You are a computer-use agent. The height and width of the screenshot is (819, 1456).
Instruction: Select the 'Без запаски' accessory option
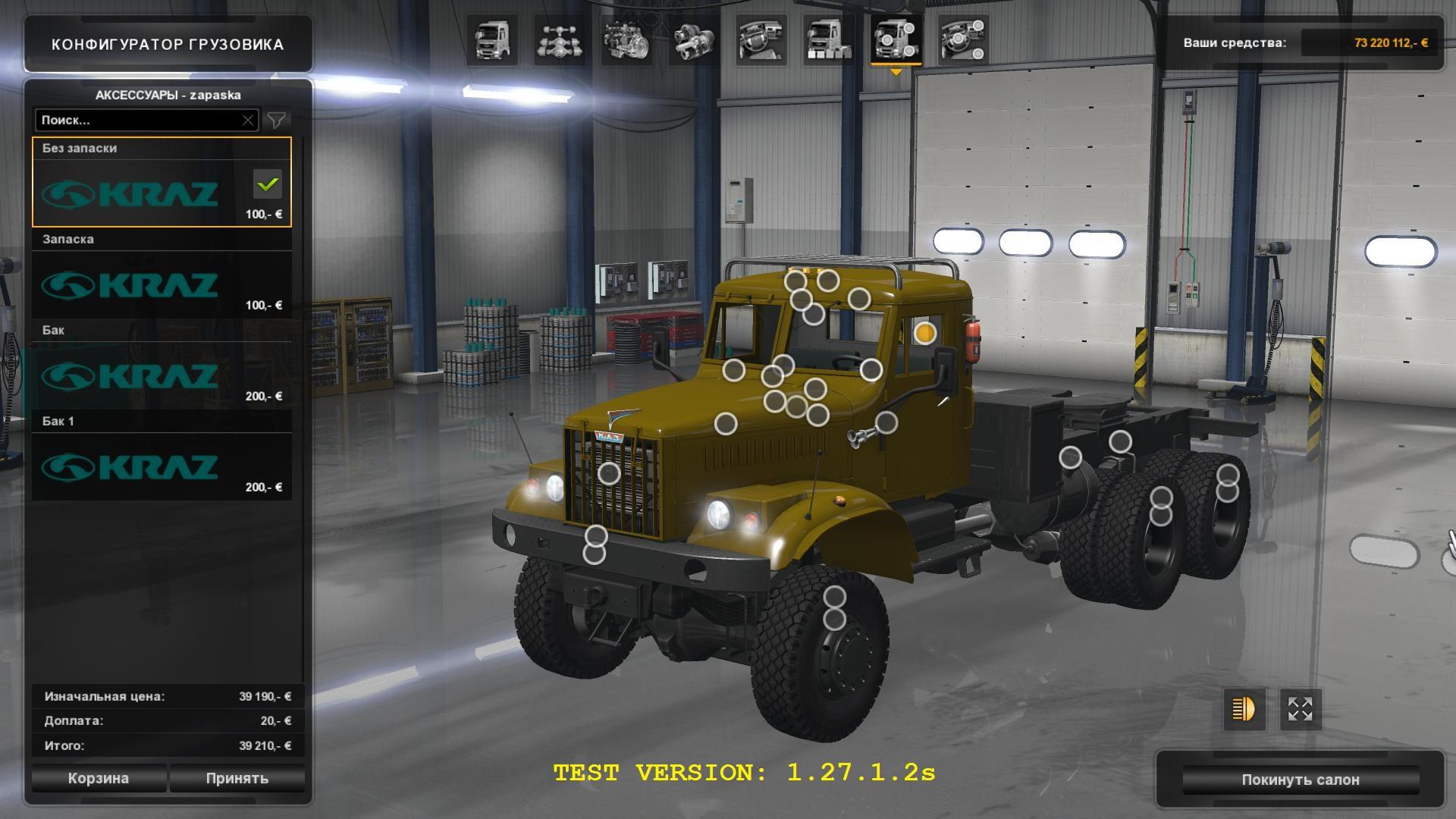[162, 183]
